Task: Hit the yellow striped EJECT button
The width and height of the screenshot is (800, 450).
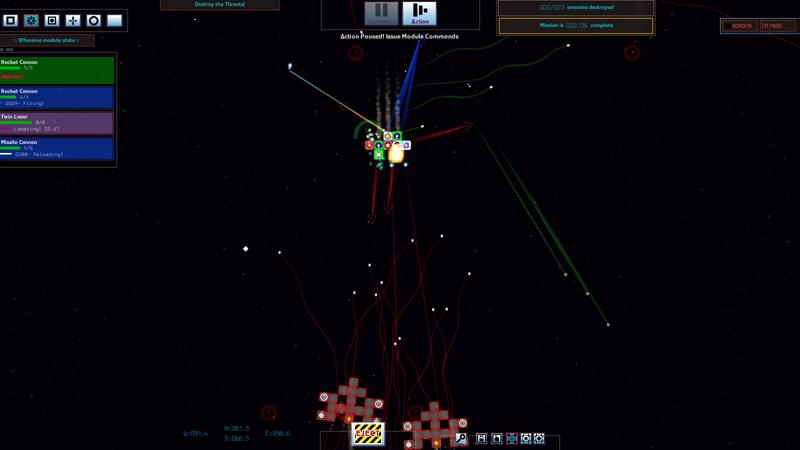Action: click(367, 434)
